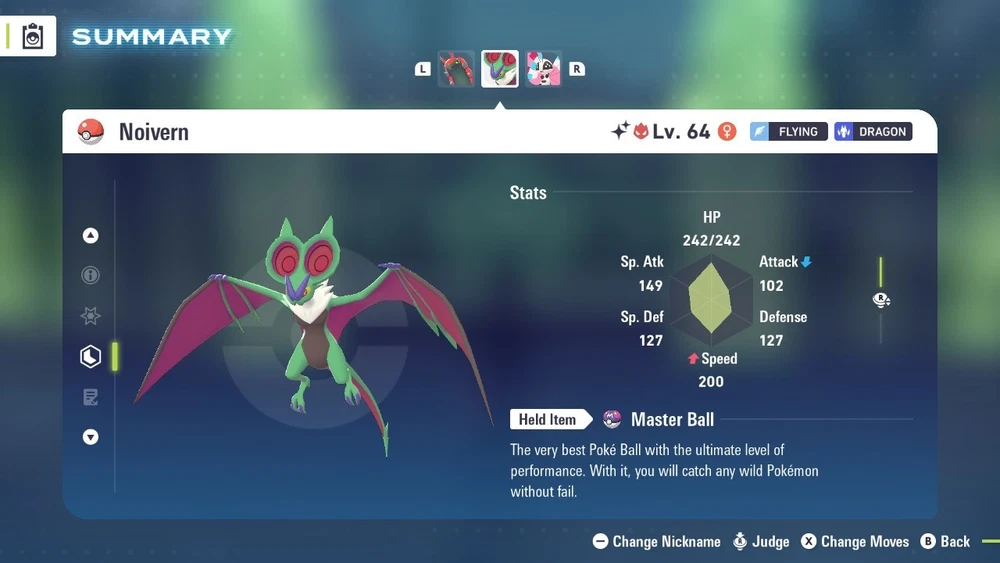The image size is (1000, 563).
Task: Open the Judge stats view
Action: [x=760, y=541]
